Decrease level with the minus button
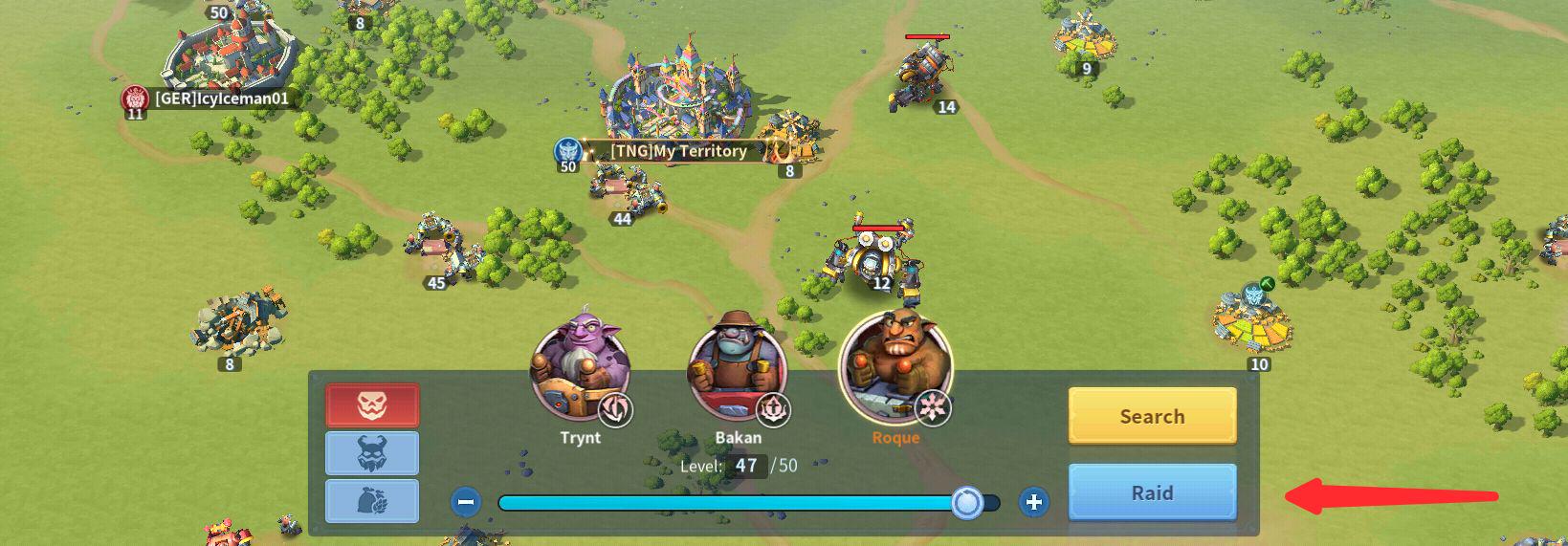The height and width of the screenshot is (546, 1568). [466, 502]
